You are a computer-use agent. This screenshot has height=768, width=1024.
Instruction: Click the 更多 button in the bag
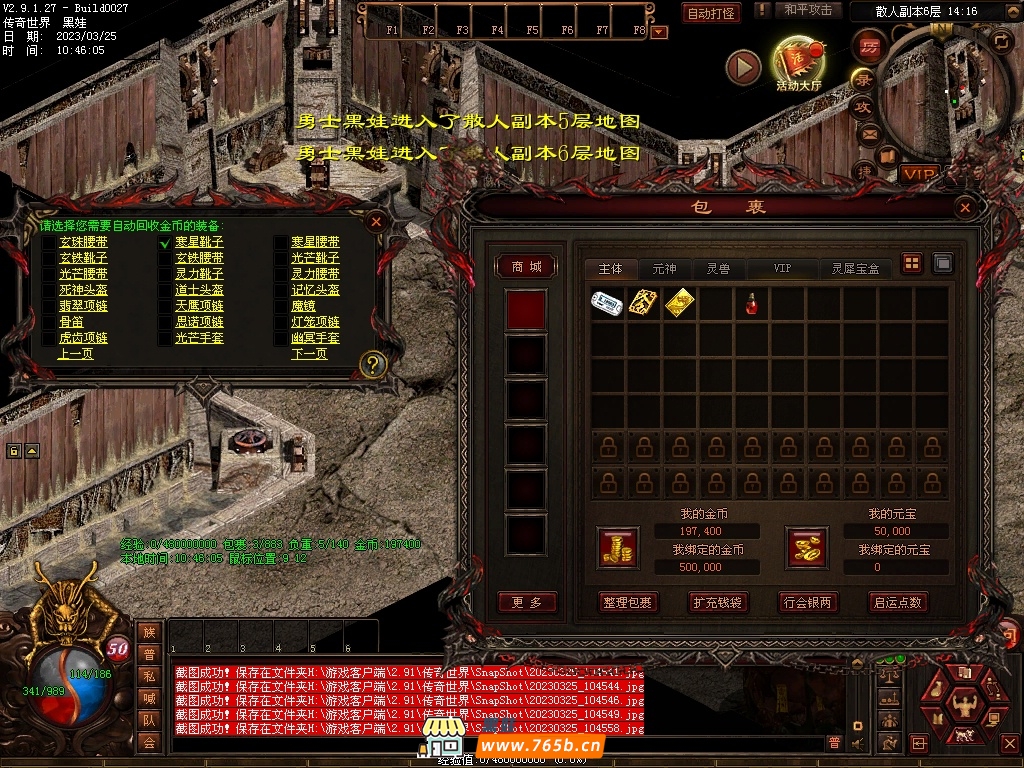(526, 602)
